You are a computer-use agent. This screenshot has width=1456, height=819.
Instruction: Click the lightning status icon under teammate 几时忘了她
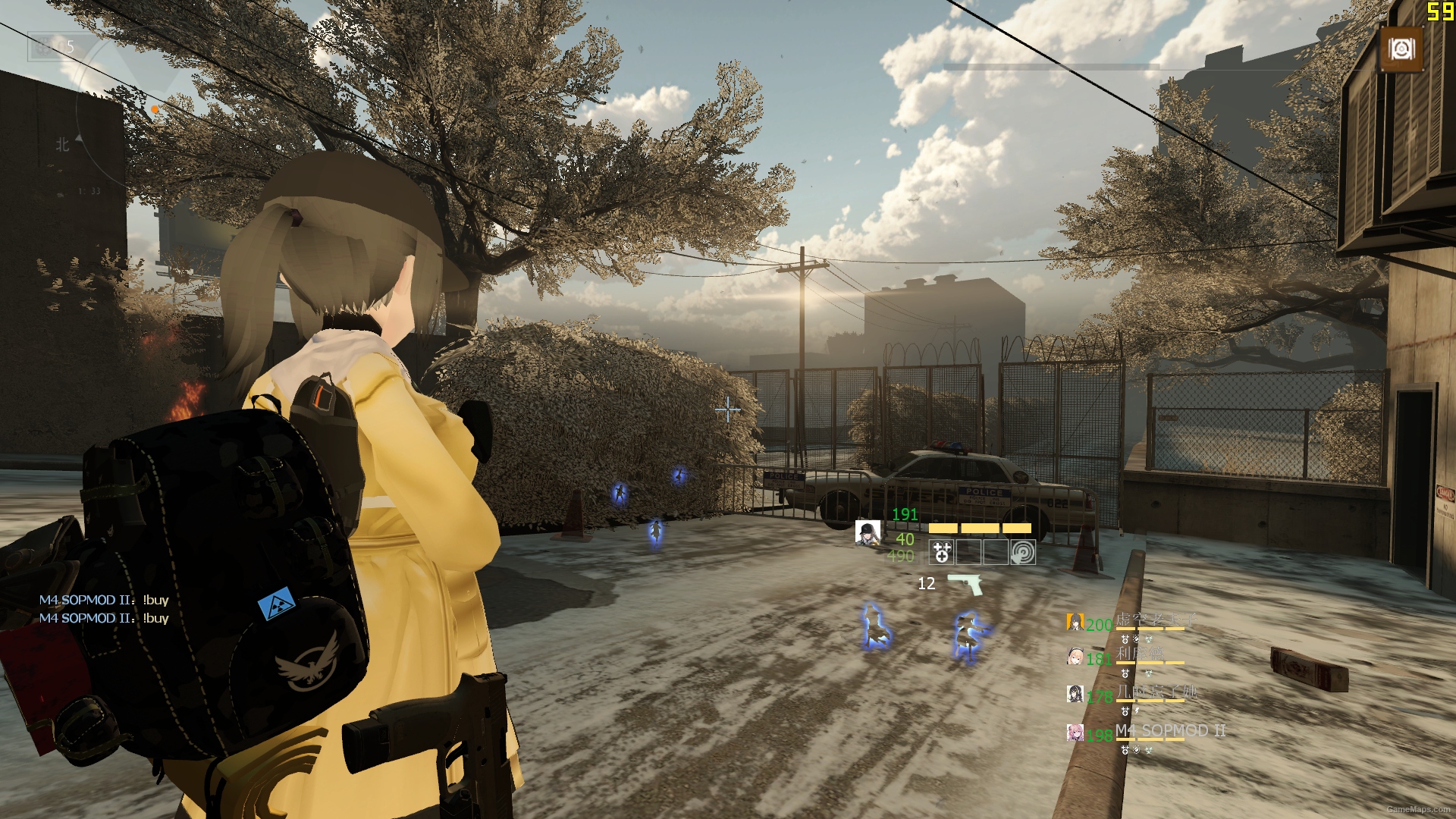click(x=1137, y=711)
